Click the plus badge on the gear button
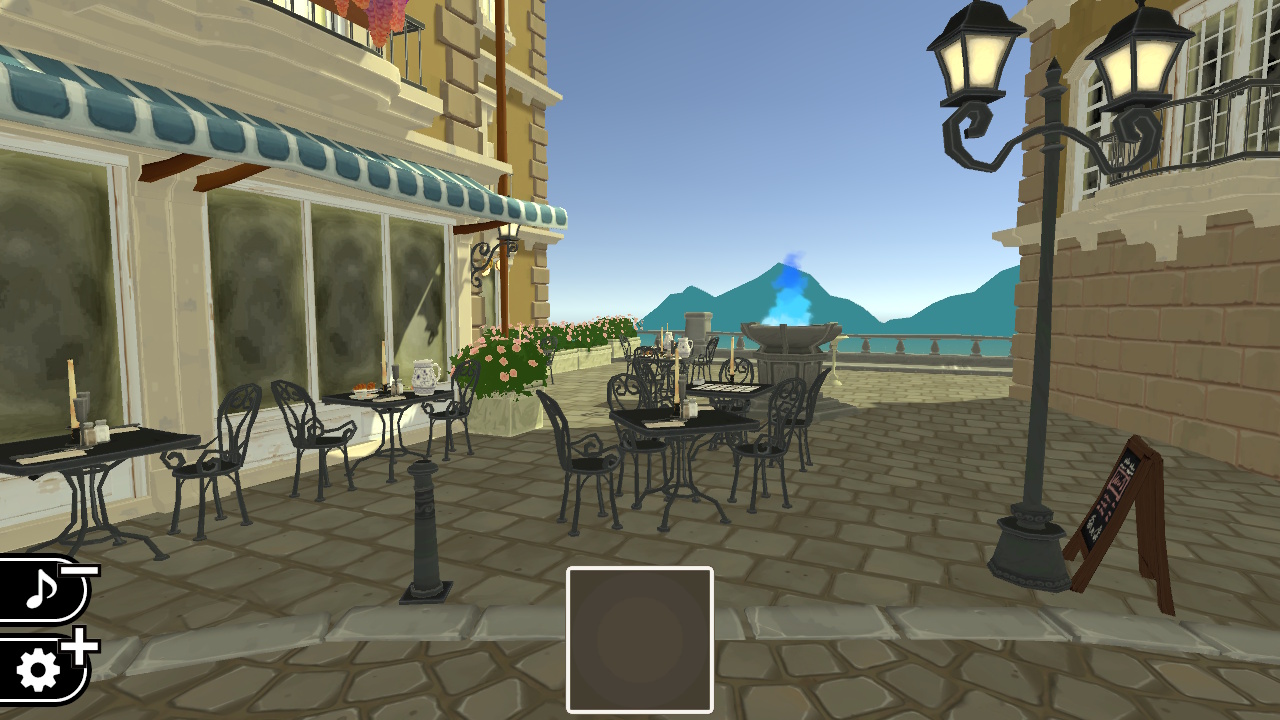The image size is (1280, 720). (77, 648)
